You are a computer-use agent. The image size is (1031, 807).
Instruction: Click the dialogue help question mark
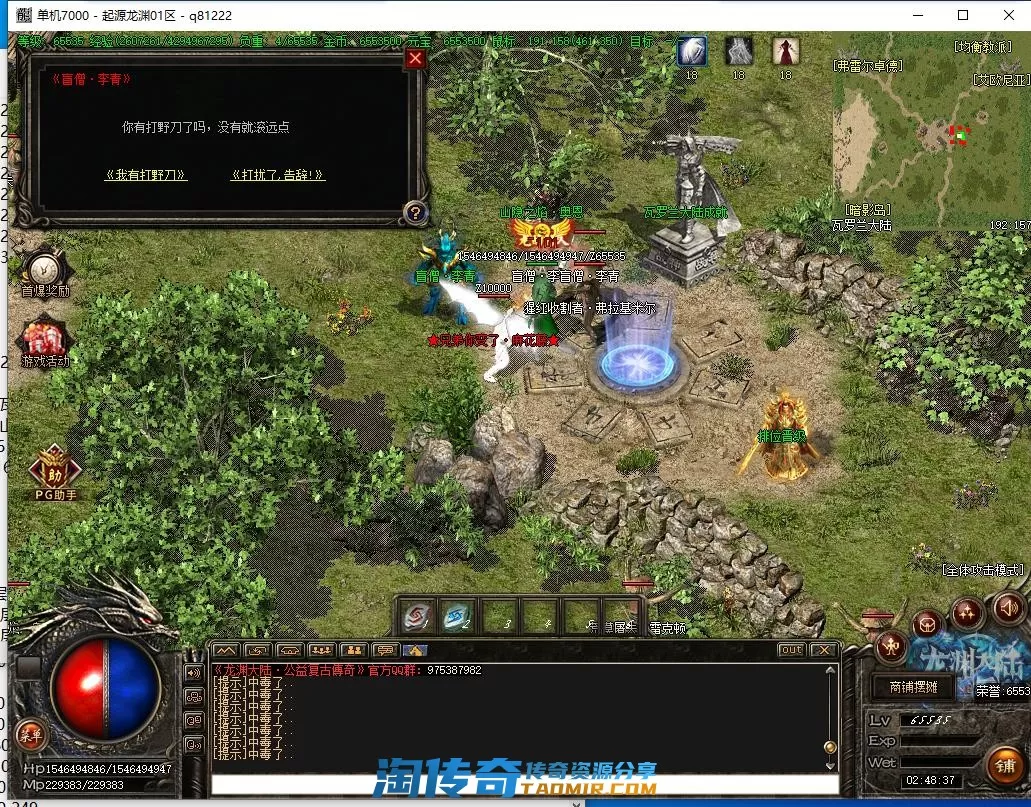click(x=415, y=212)
